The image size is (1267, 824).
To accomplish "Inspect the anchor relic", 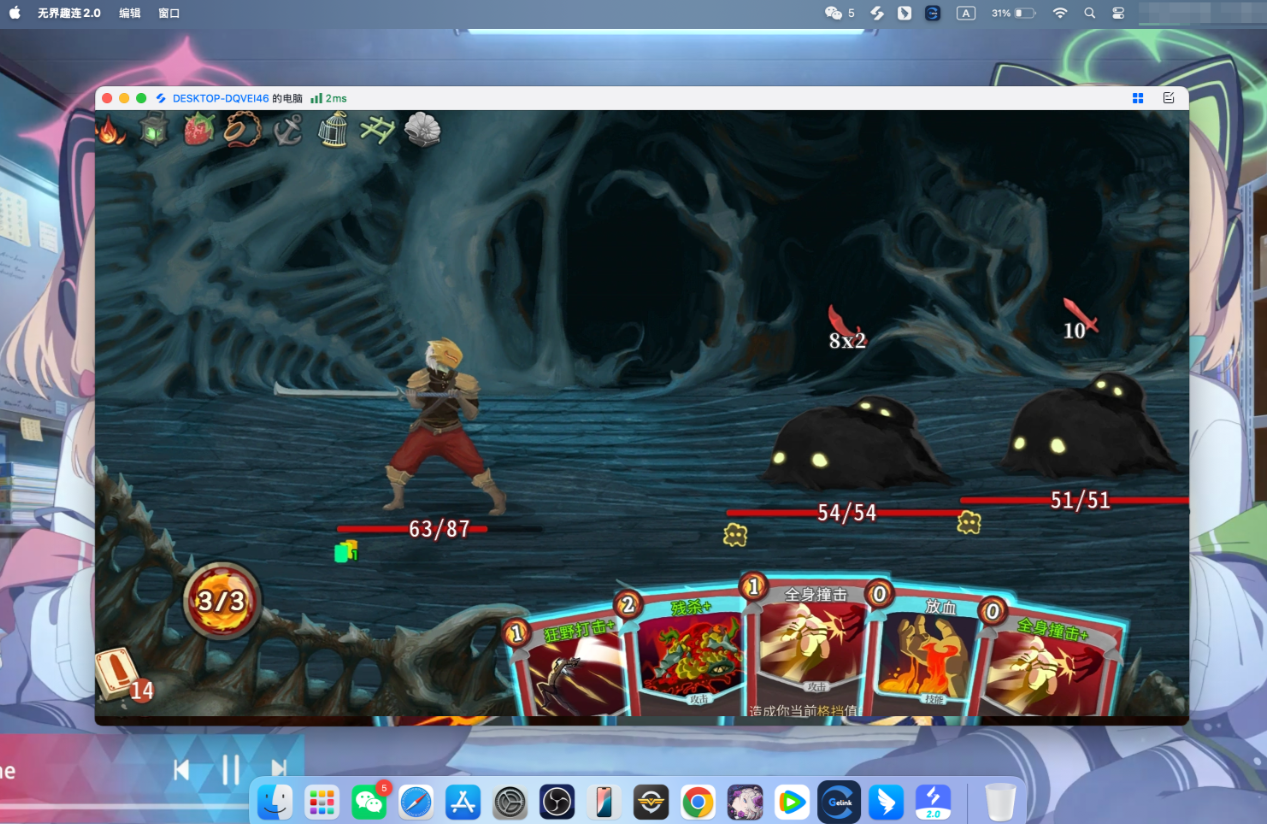I will 288,130.
